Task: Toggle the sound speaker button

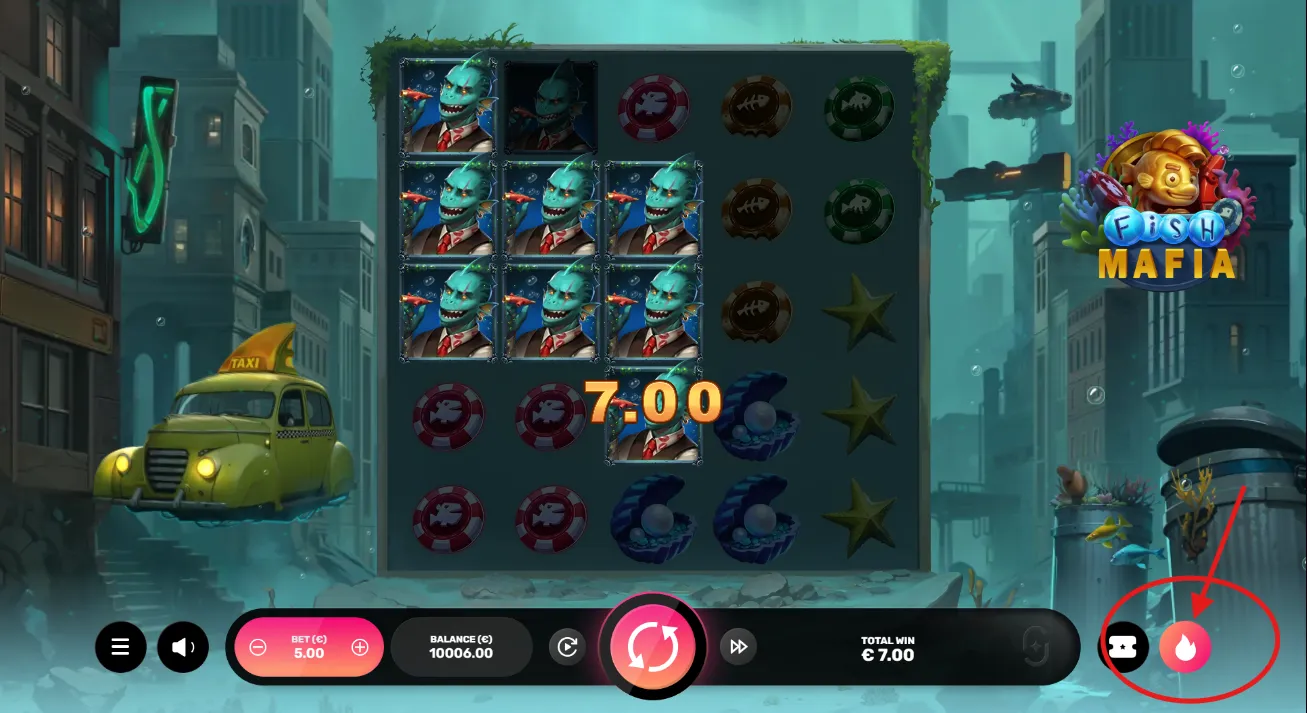Action: 182,648
